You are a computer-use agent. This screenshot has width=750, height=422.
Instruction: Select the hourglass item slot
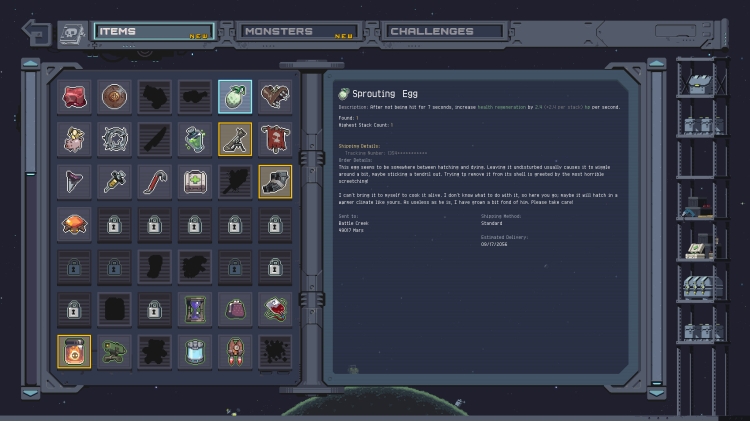pyautogui.click(x=195, y=309)
